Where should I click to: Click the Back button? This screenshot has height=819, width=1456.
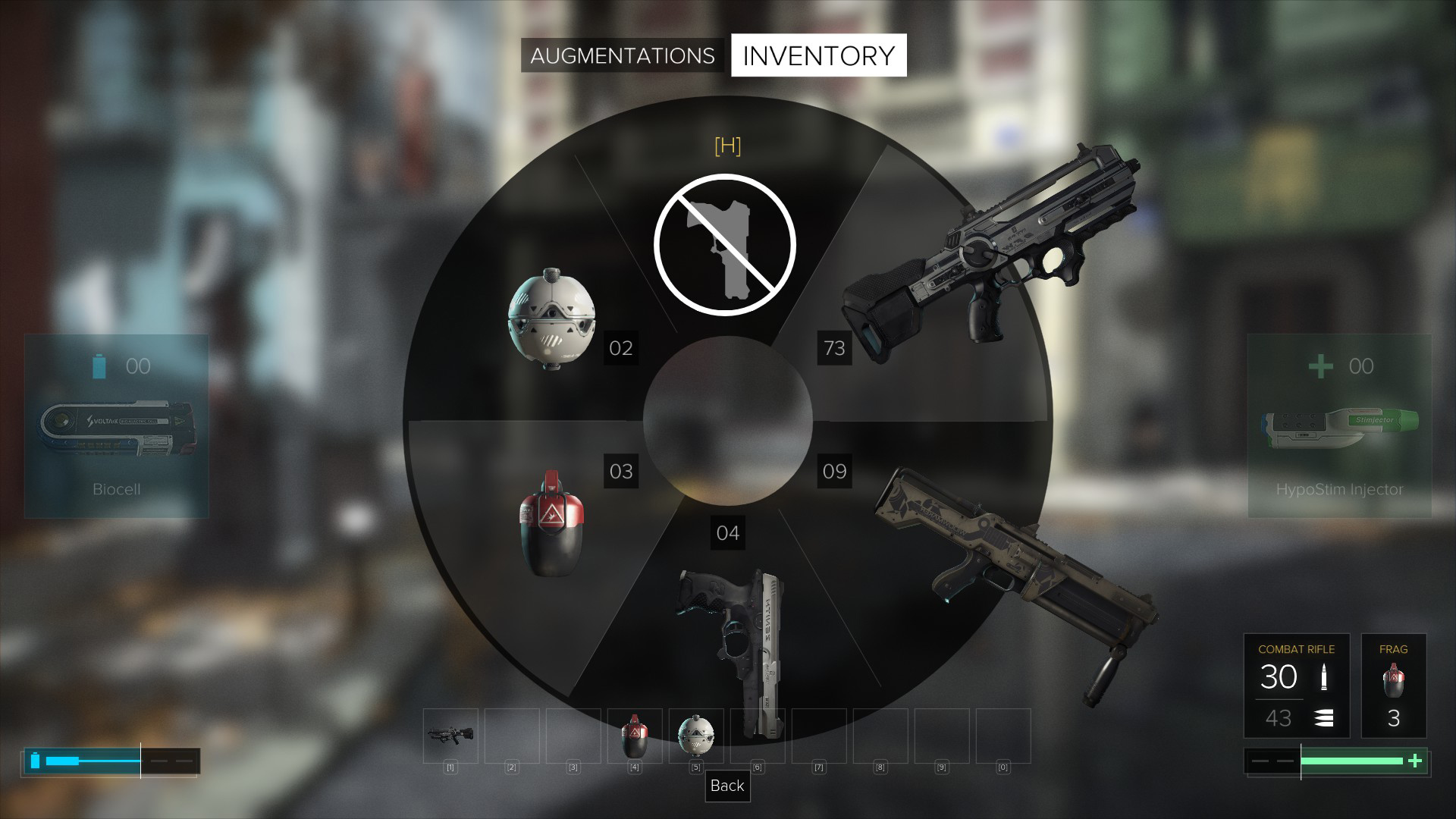(x=727, y=786)
